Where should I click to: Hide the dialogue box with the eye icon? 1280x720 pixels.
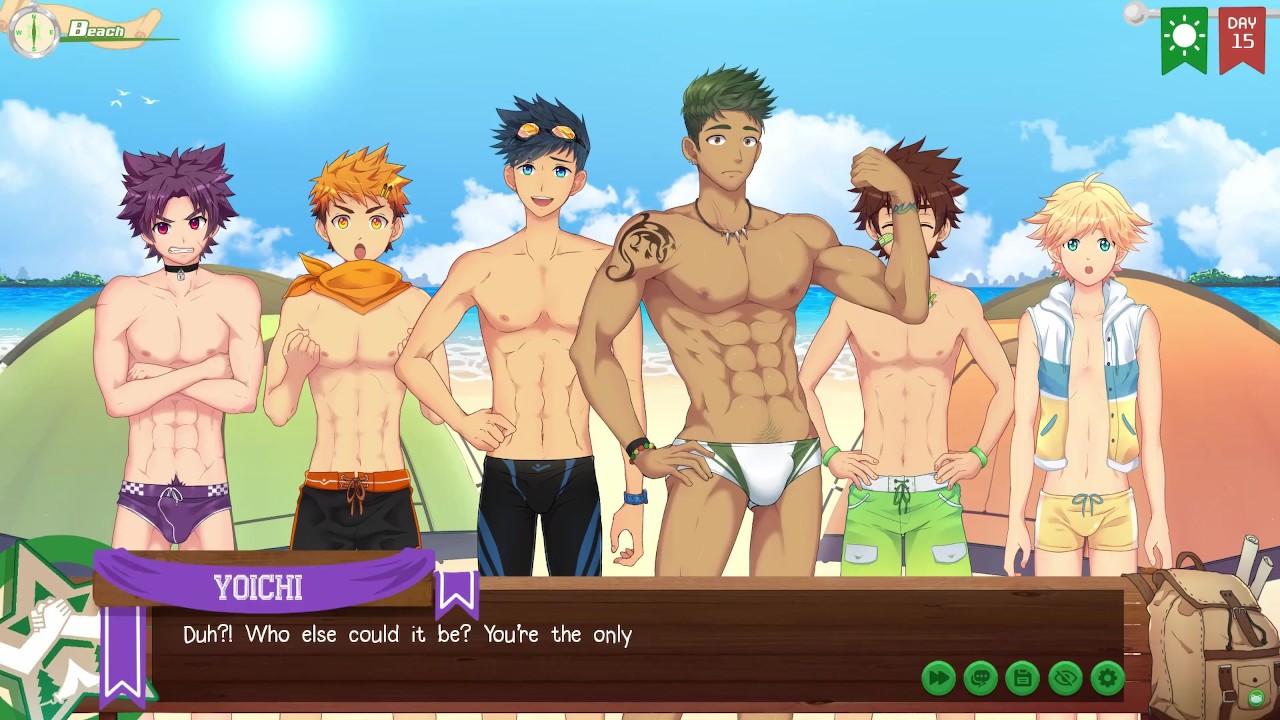point(1065,679)
